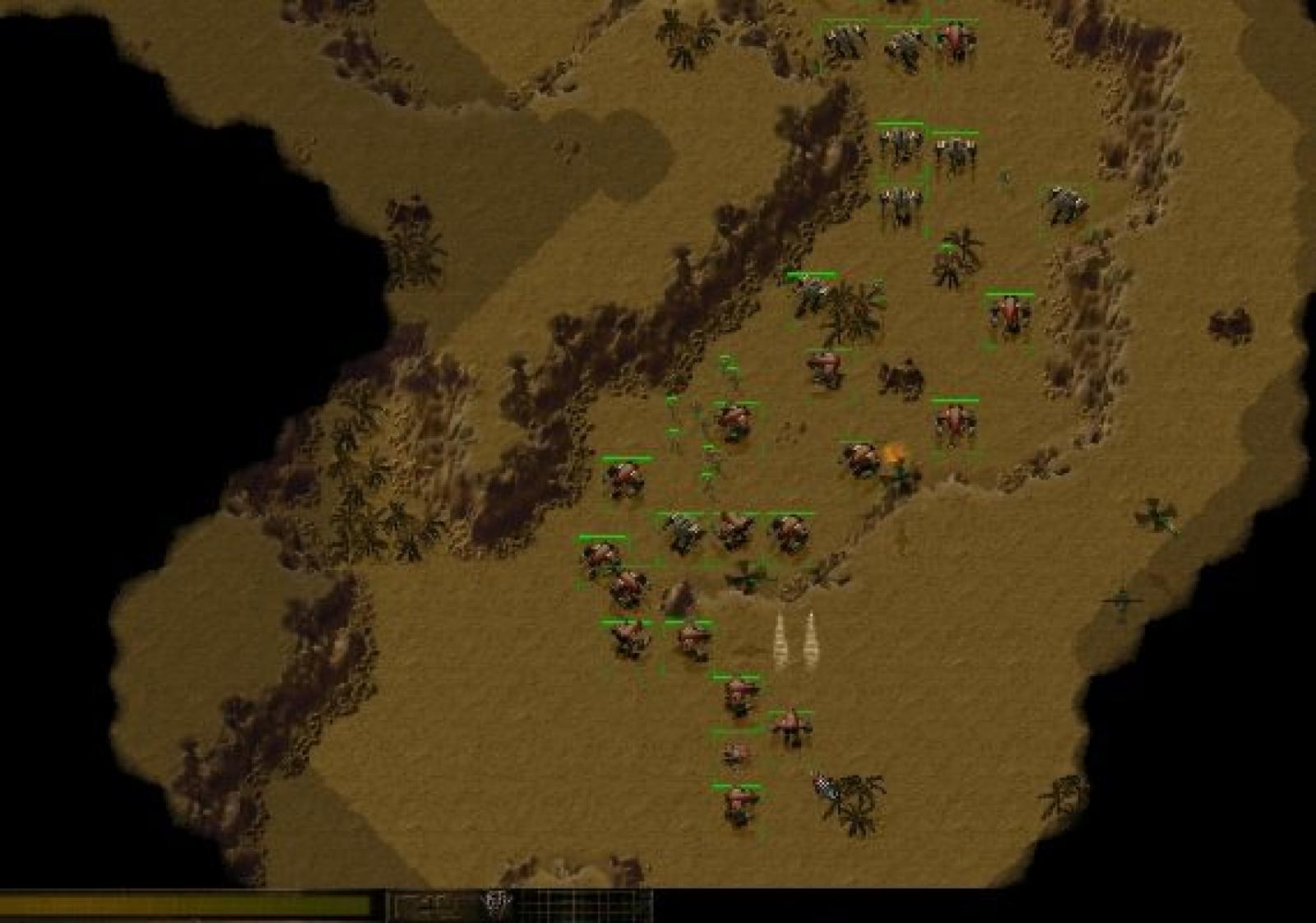1316x923 pixels.
Task: Select the mech unit beside the orange explosion
Action: click(860, 458)
